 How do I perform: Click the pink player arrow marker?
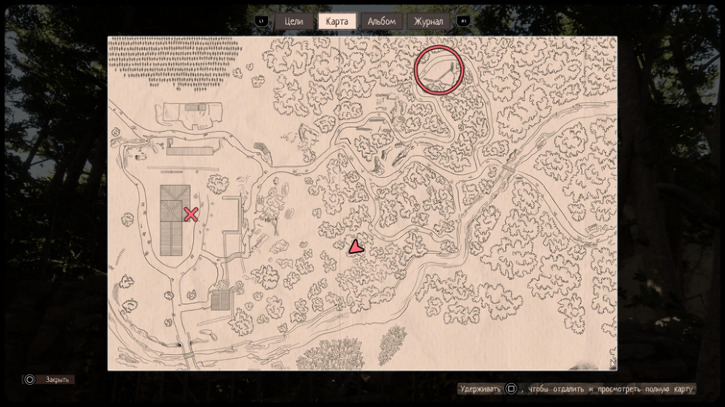point(355,247)
